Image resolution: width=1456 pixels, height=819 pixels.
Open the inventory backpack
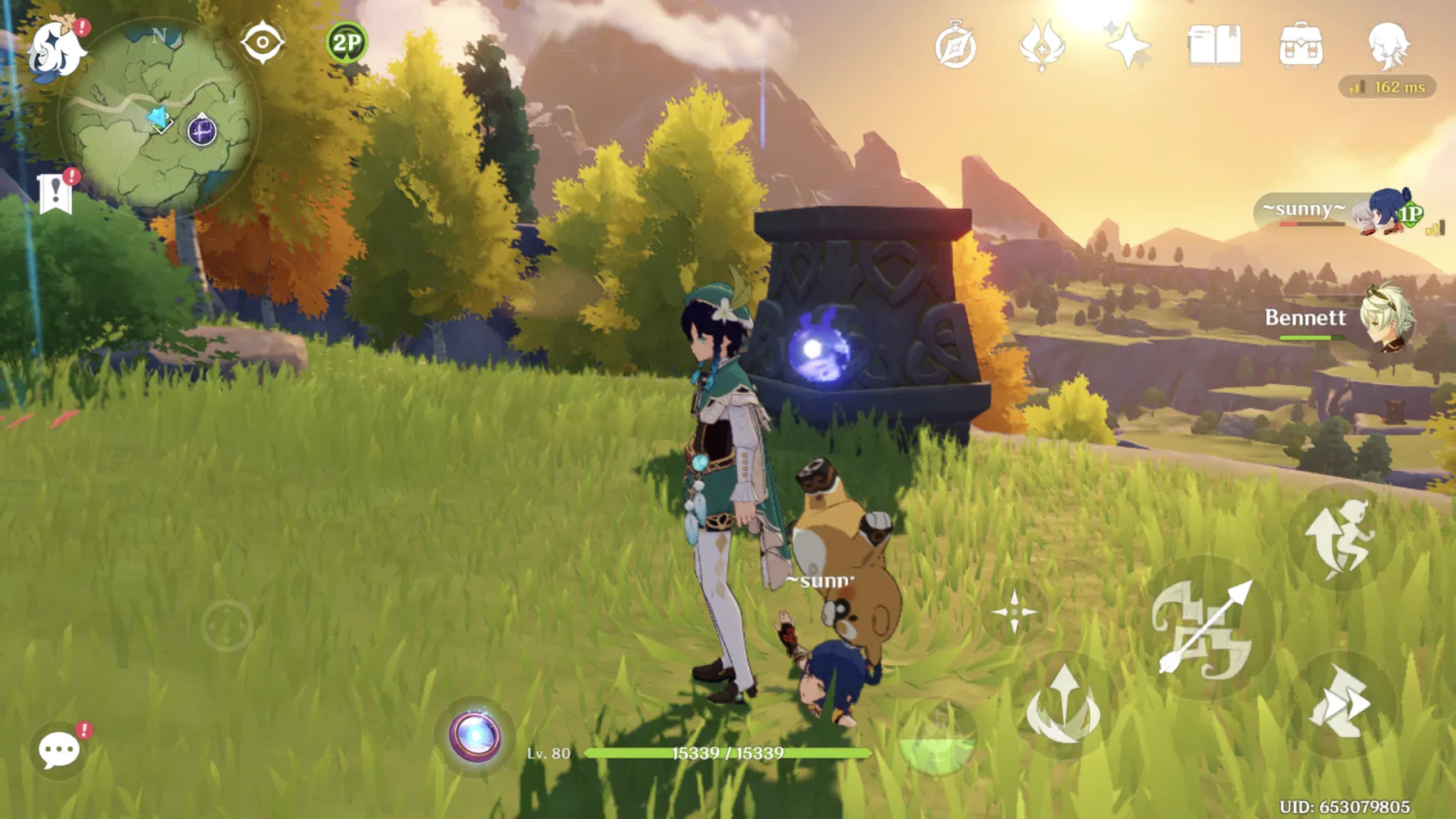pyautogui.click(x=1300, y=45)
